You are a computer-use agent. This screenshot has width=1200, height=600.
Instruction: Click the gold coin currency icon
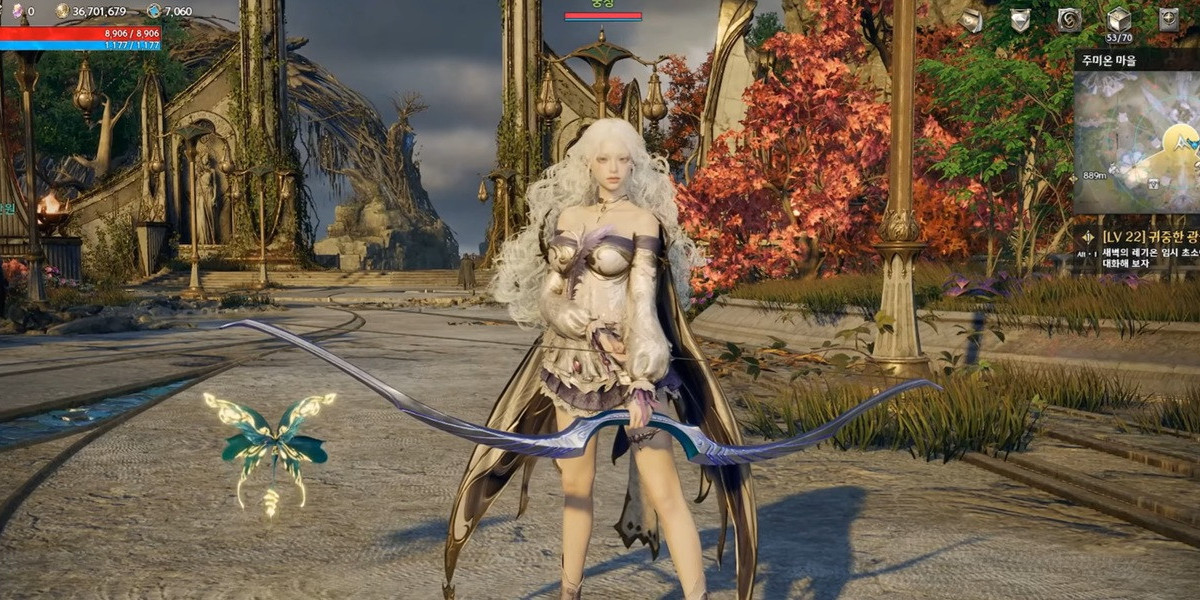tap(62, 11)
